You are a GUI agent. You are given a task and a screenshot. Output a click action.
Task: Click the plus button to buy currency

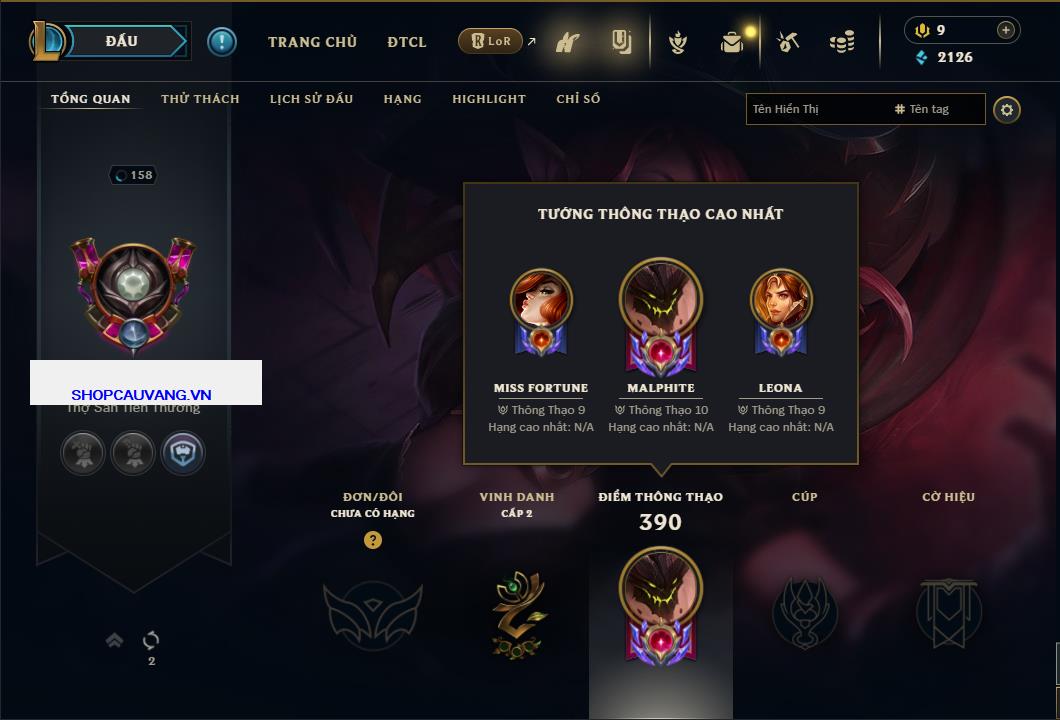point(1005,30)
